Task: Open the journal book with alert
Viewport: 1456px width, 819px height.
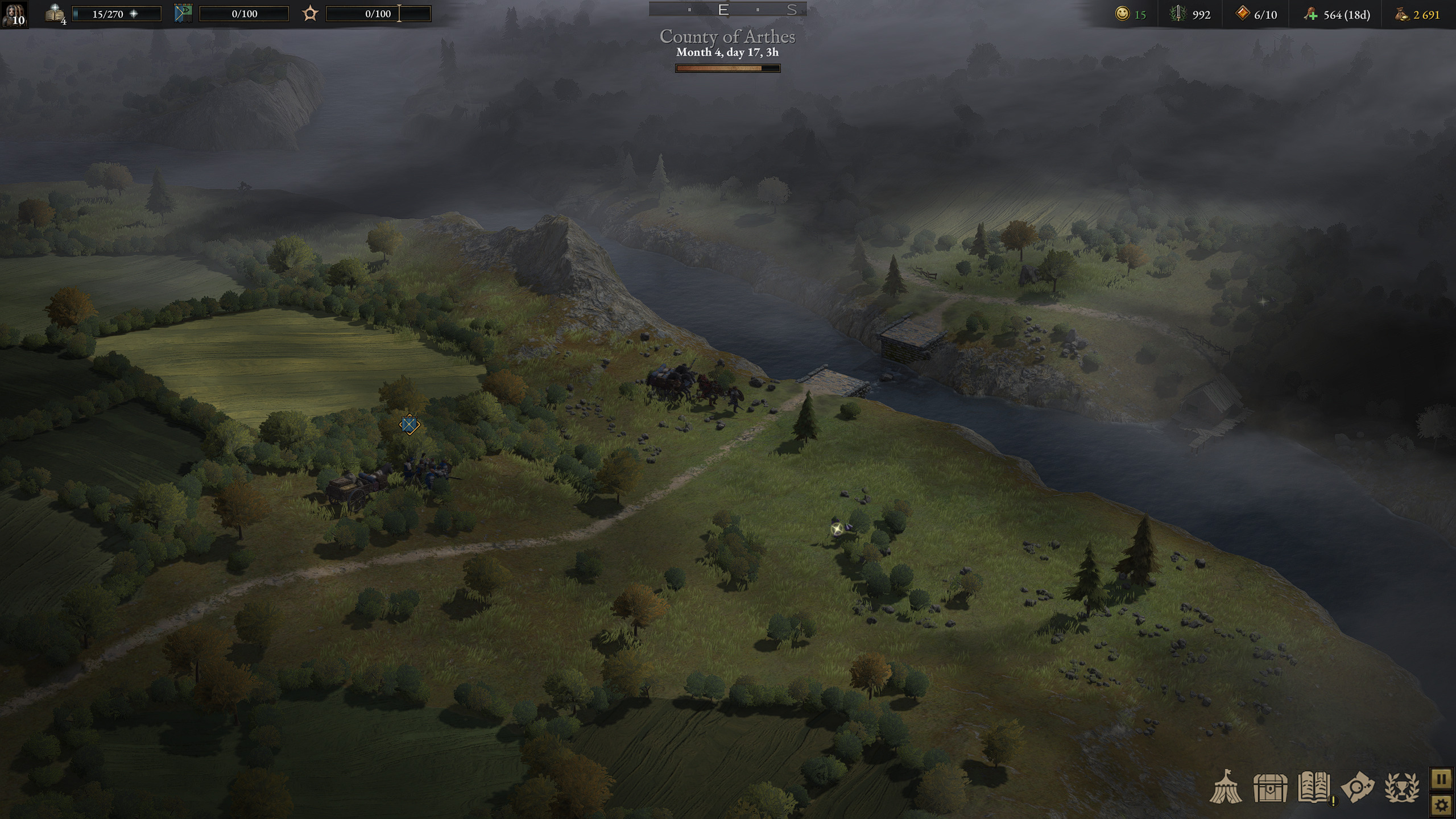Action: [1314, 788]
